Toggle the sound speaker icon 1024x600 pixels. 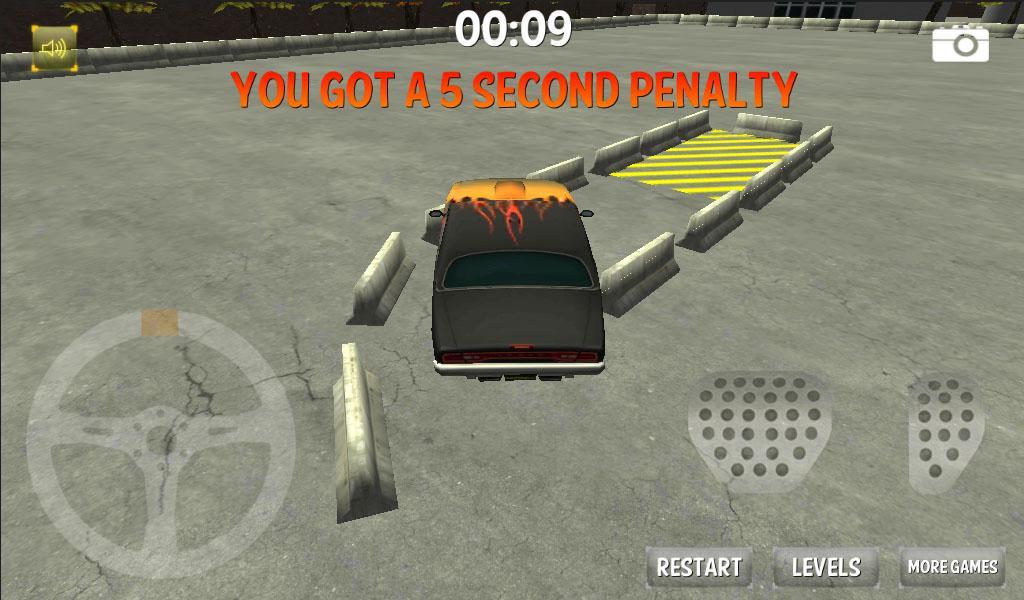(x=54, y=48)
